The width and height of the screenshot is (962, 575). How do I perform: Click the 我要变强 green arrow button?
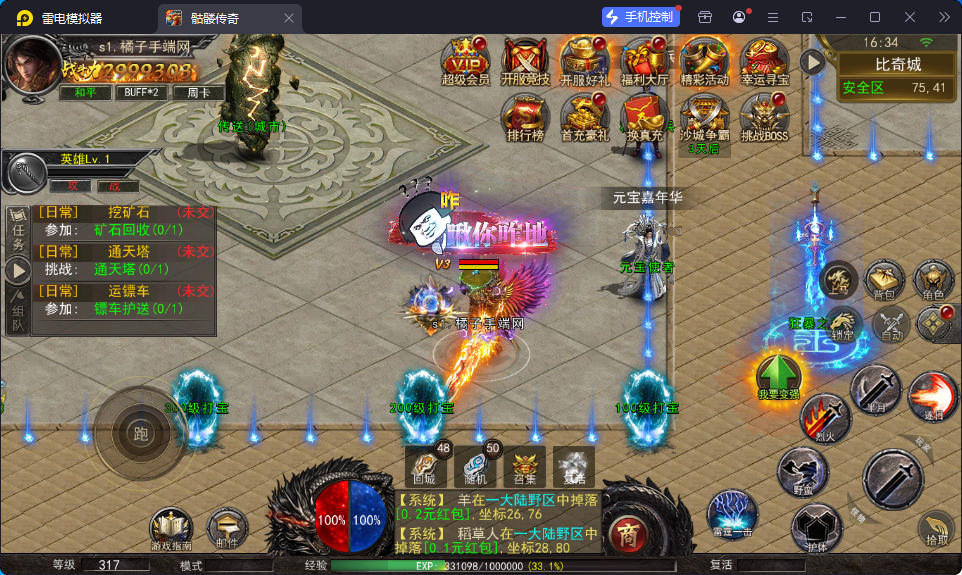tap(779, 377)
